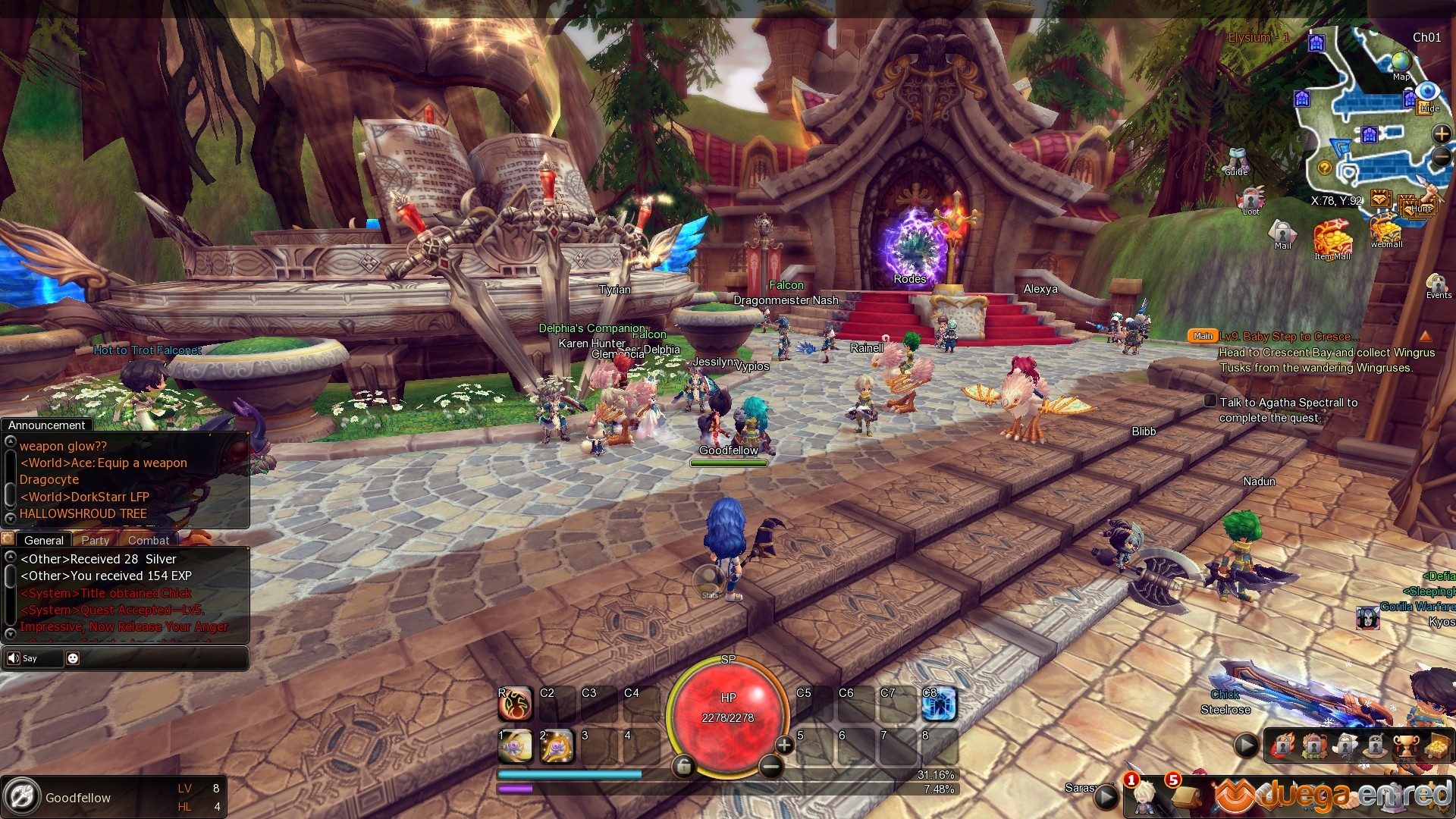The image size is (1456, 819).
Task: Open the Announcement chat tab
Action: (47, 425)
